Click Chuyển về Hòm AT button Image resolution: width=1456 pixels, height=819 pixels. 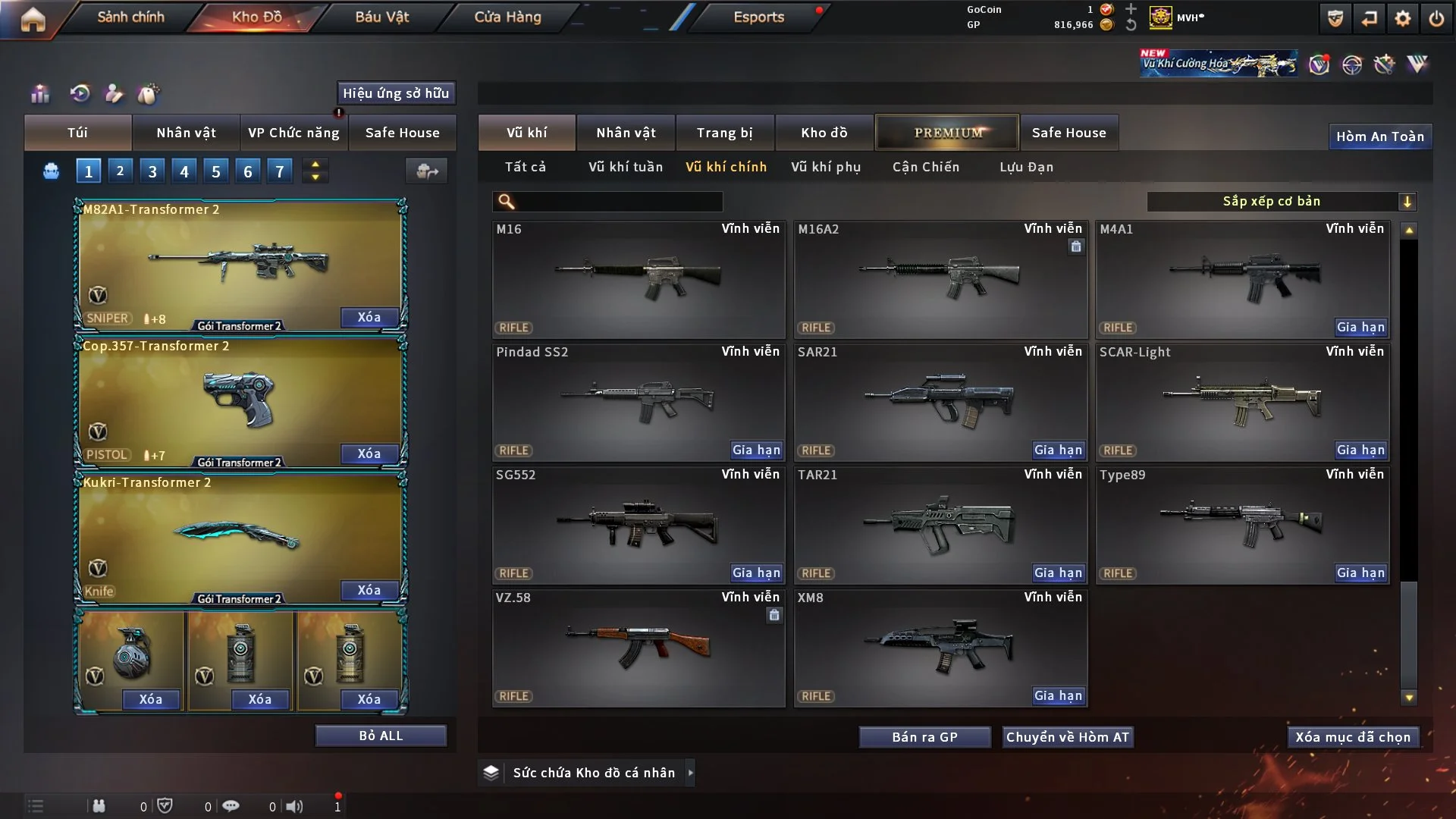[x=1067, y=737]
